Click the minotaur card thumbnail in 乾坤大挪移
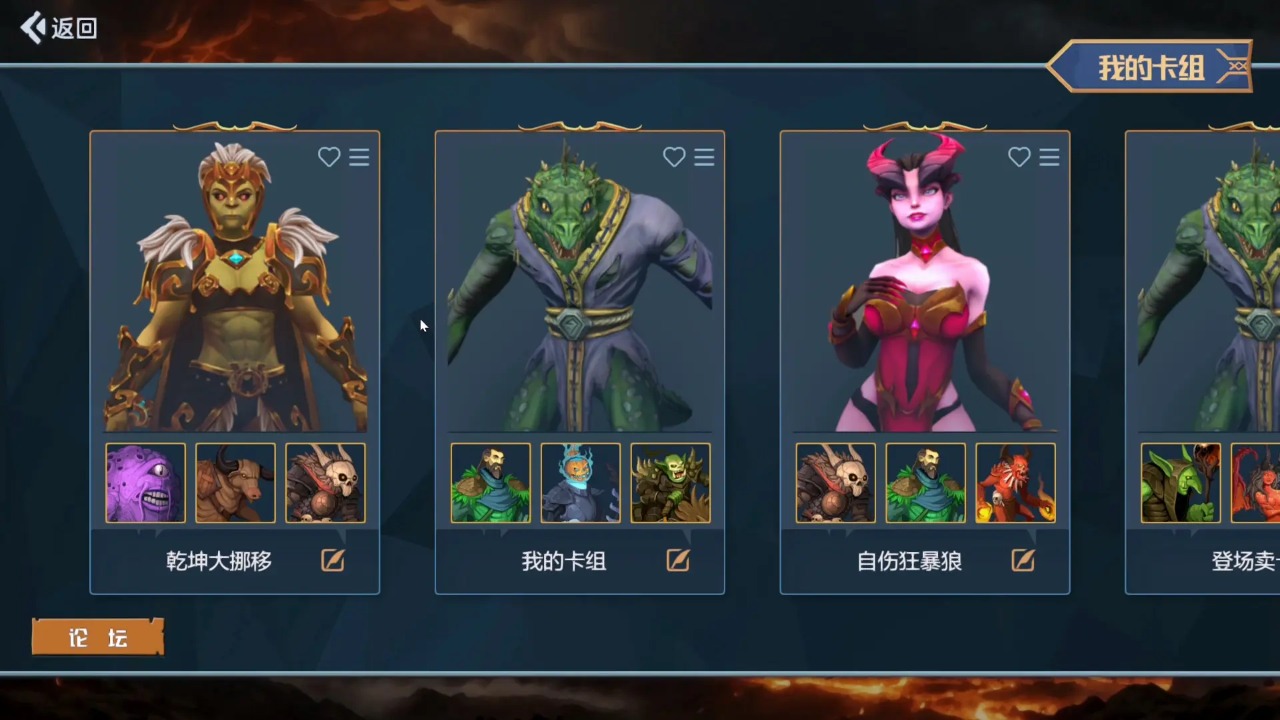1280x720 pixels. click(235, 483)
